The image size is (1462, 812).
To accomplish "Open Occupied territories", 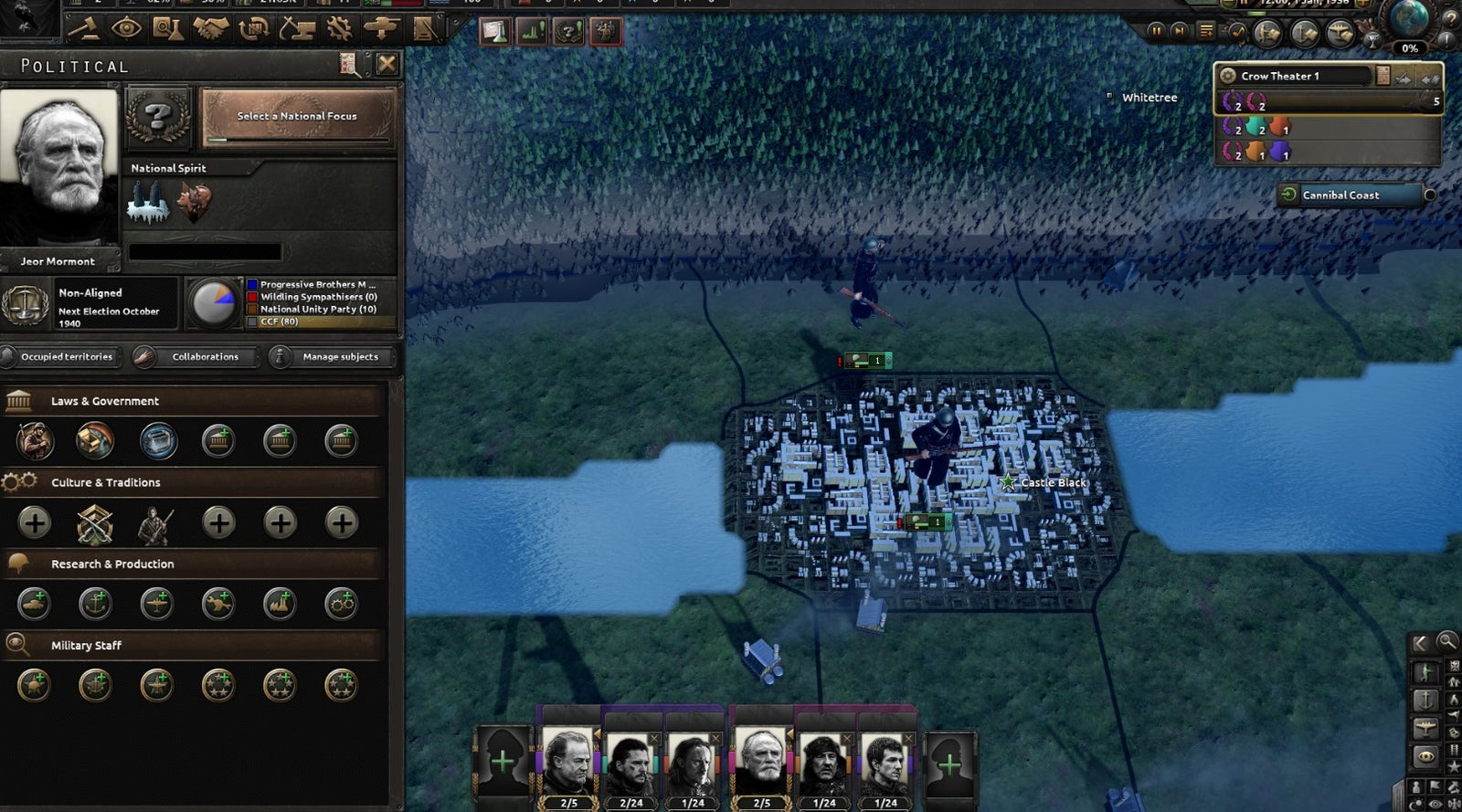I will pos(60,357).
